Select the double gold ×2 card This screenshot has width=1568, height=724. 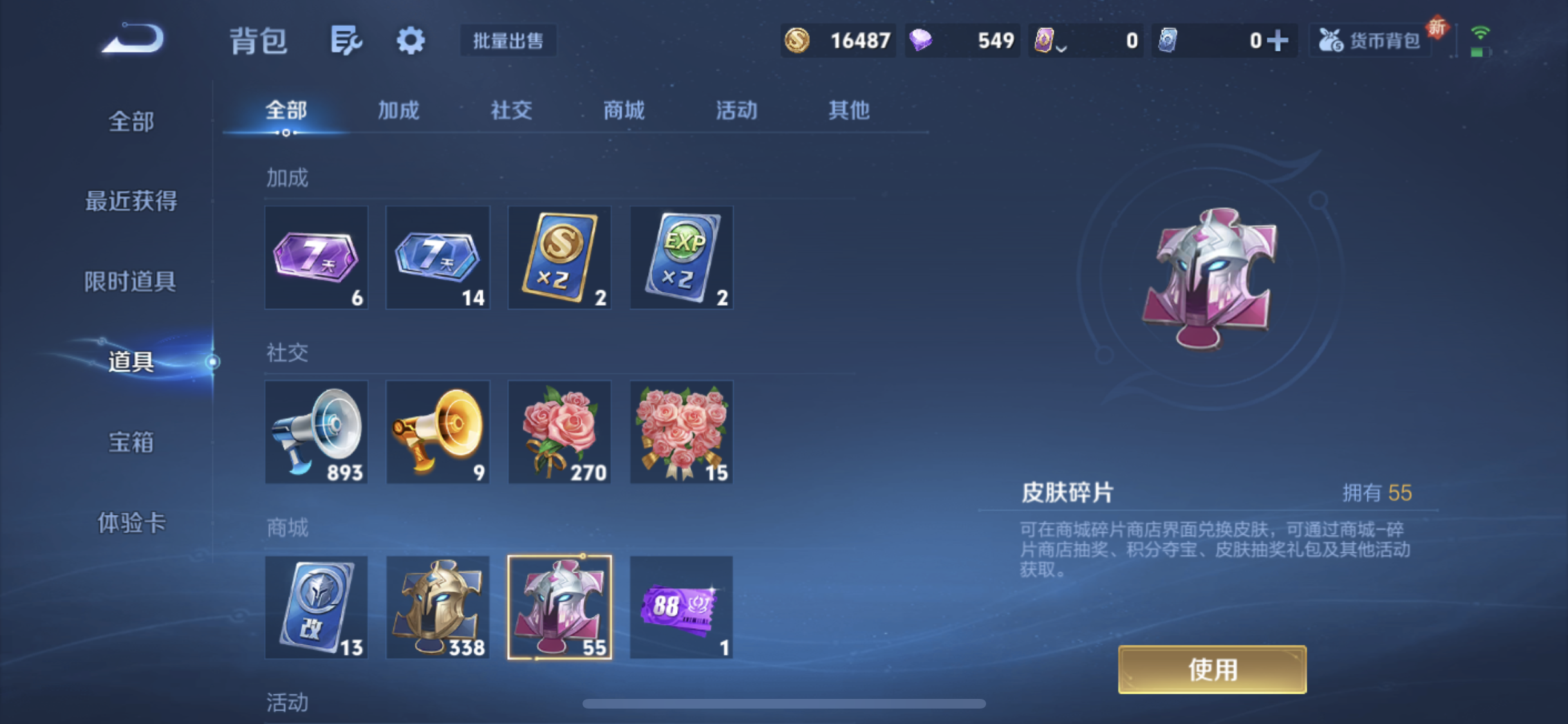click(x=559, y=257)
